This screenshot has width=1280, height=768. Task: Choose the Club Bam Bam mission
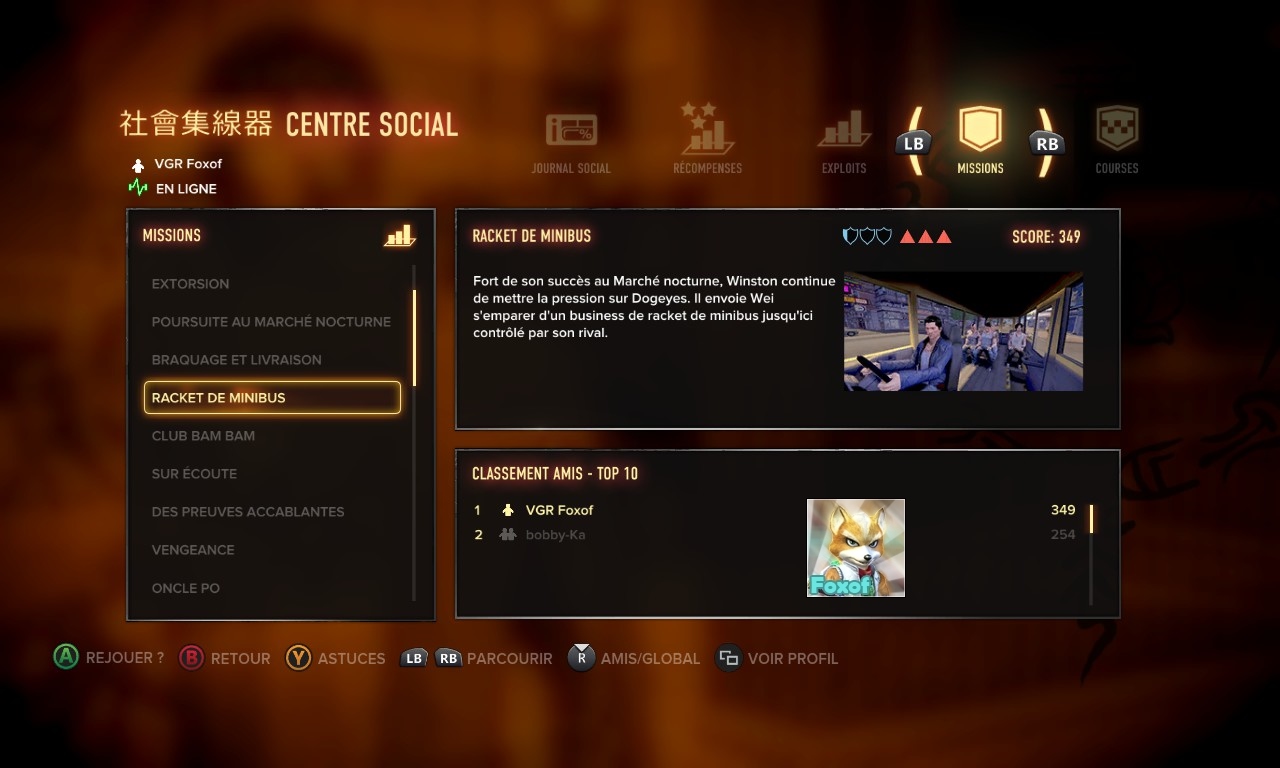click(203, 436)
